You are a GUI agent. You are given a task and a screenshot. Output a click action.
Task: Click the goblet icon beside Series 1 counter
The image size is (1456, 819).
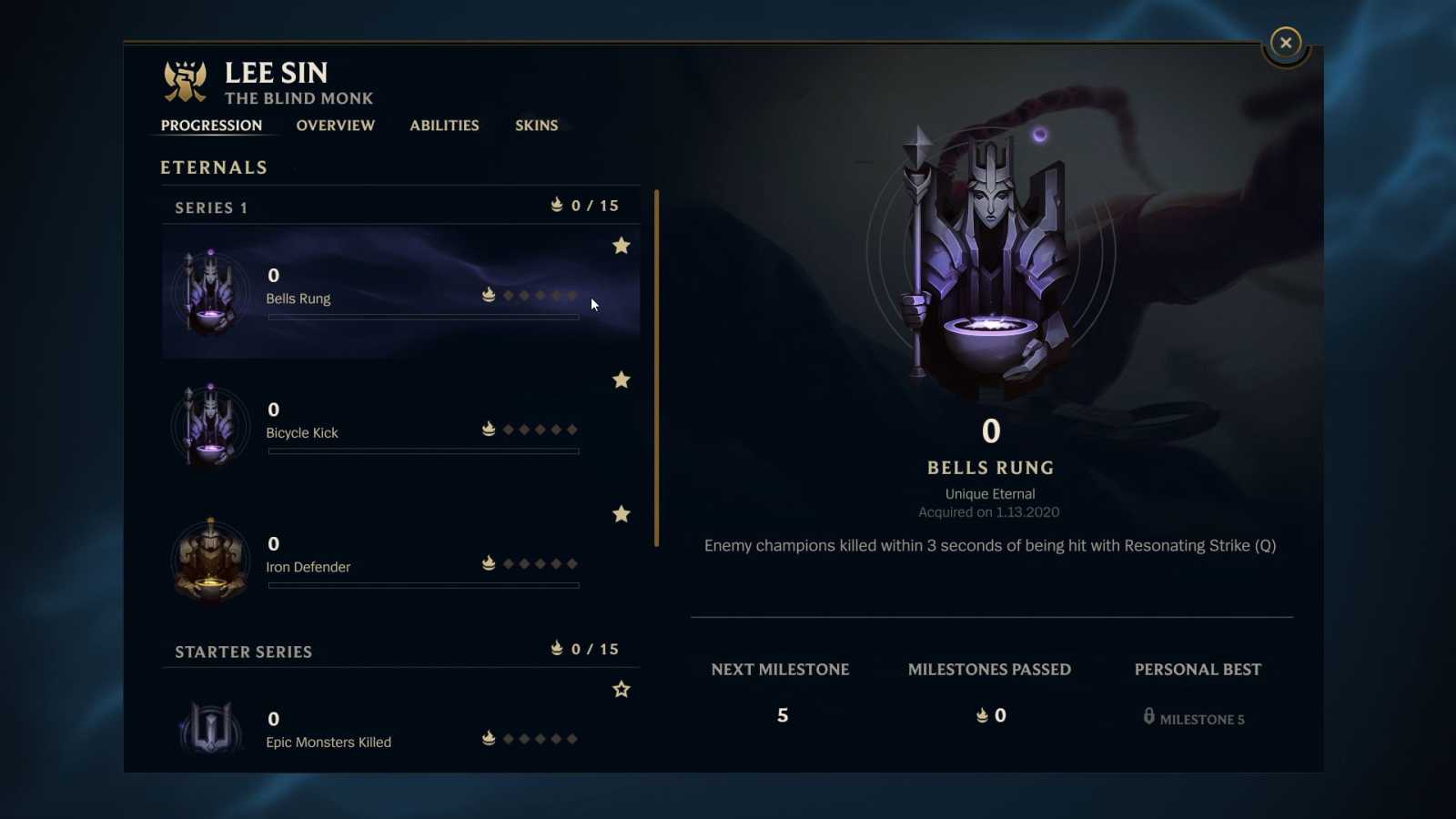556,205
